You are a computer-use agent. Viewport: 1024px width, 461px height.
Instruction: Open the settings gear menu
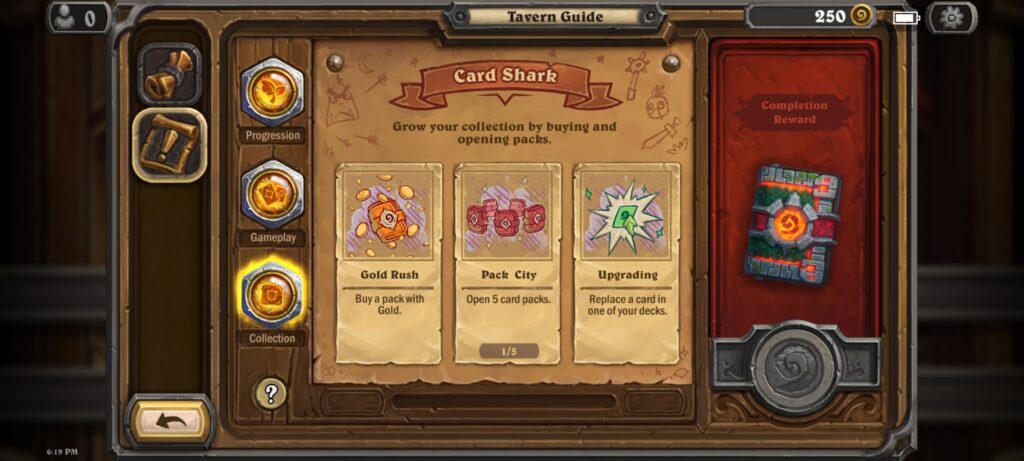(951, 17)
